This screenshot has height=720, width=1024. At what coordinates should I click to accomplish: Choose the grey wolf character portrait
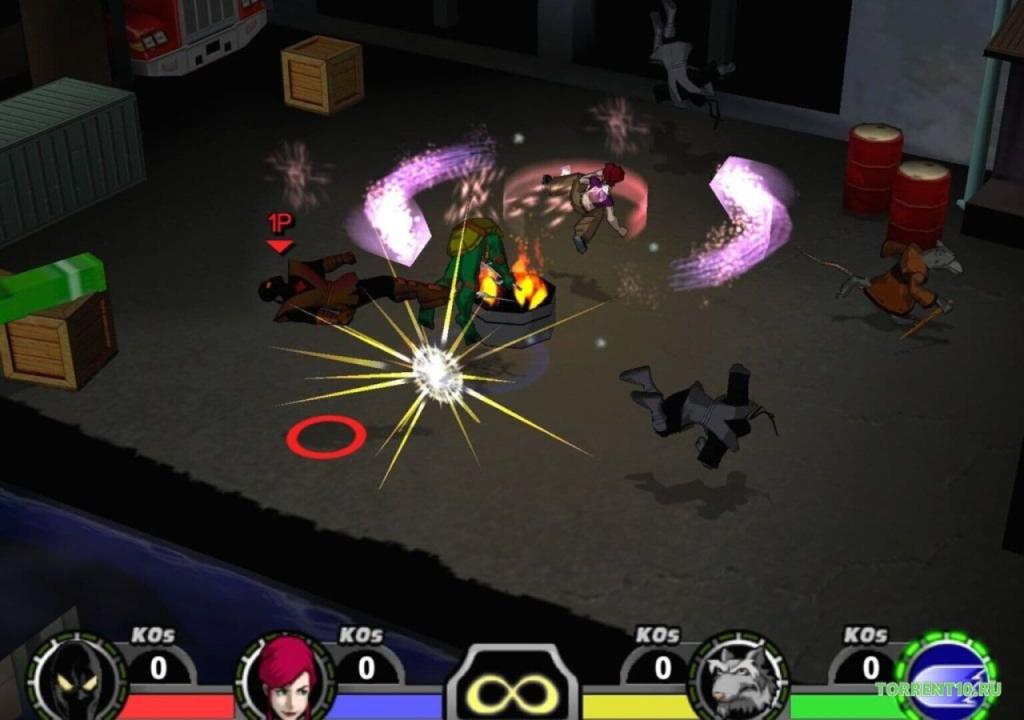[x=740, y=678]
